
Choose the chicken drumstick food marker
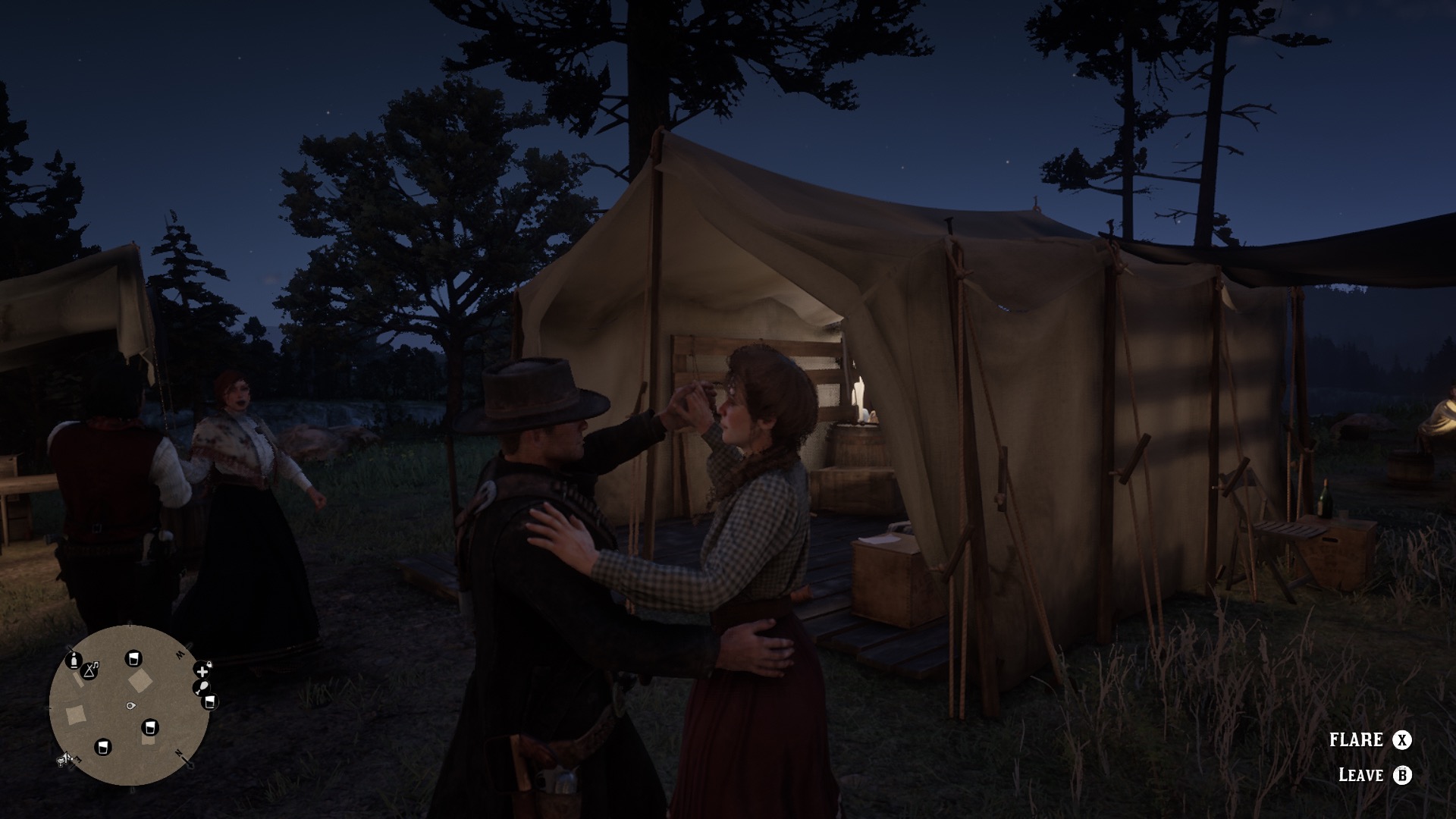point(201,688)
